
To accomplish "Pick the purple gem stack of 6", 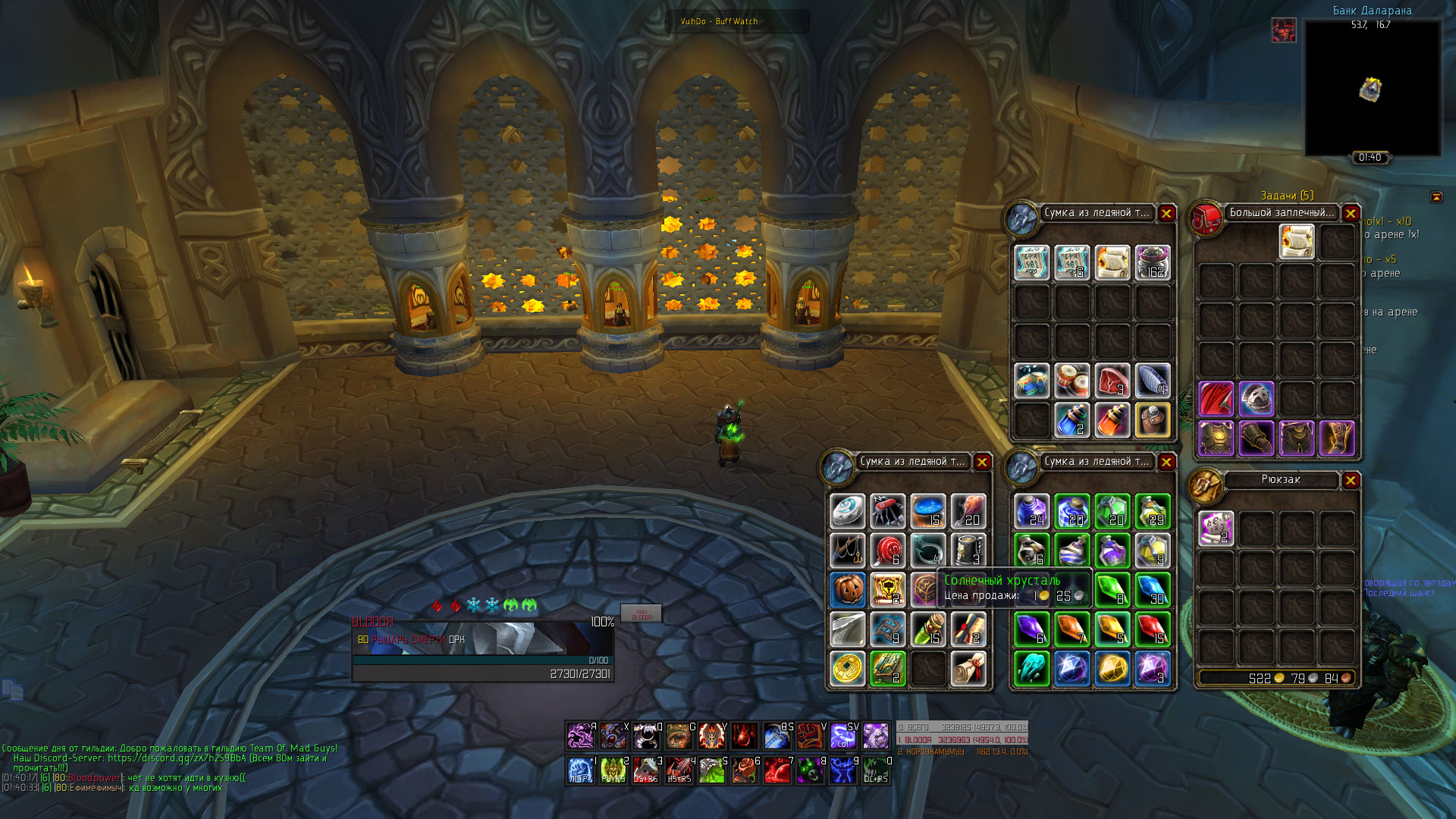I will [x=1031, y=629].
